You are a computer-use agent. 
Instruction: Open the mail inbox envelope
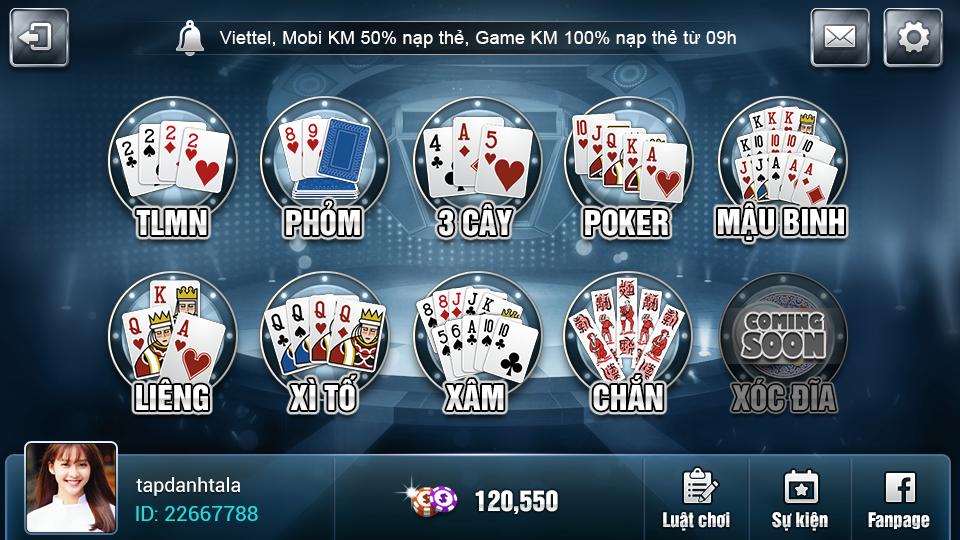click(839, 38)
